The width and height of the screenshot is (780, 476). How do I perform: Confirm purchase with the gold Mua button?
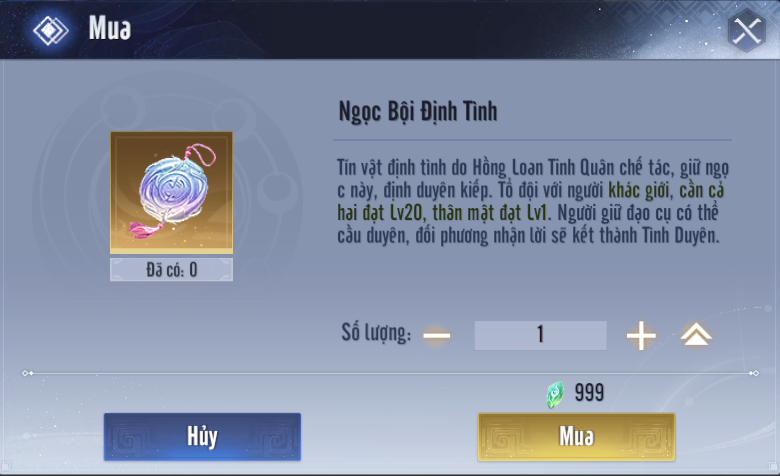(x=576, y=437)
